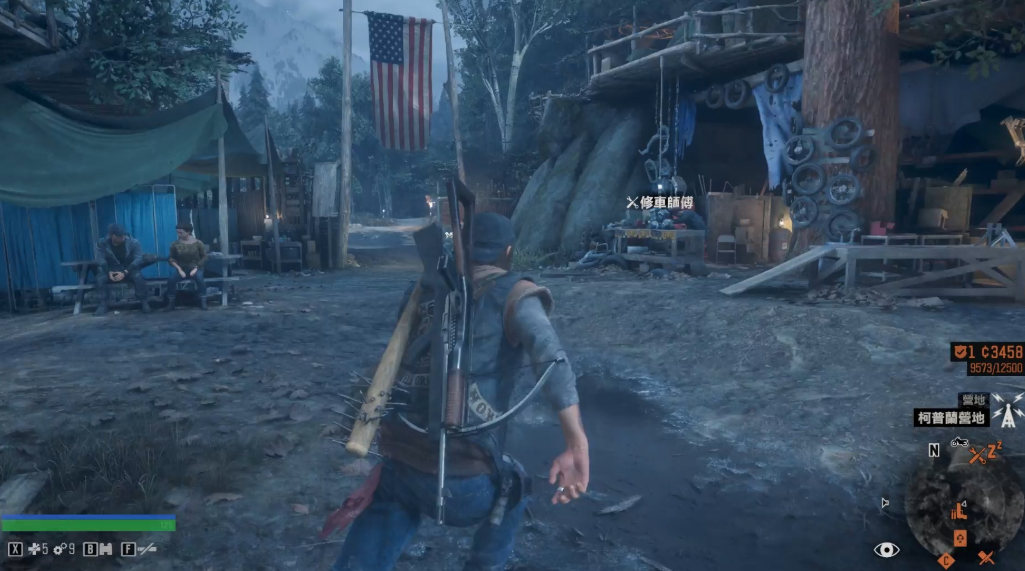1025x571 pixels.
Task: Toggle the eye visibility indicator
Action: click(x=886, y=549)
